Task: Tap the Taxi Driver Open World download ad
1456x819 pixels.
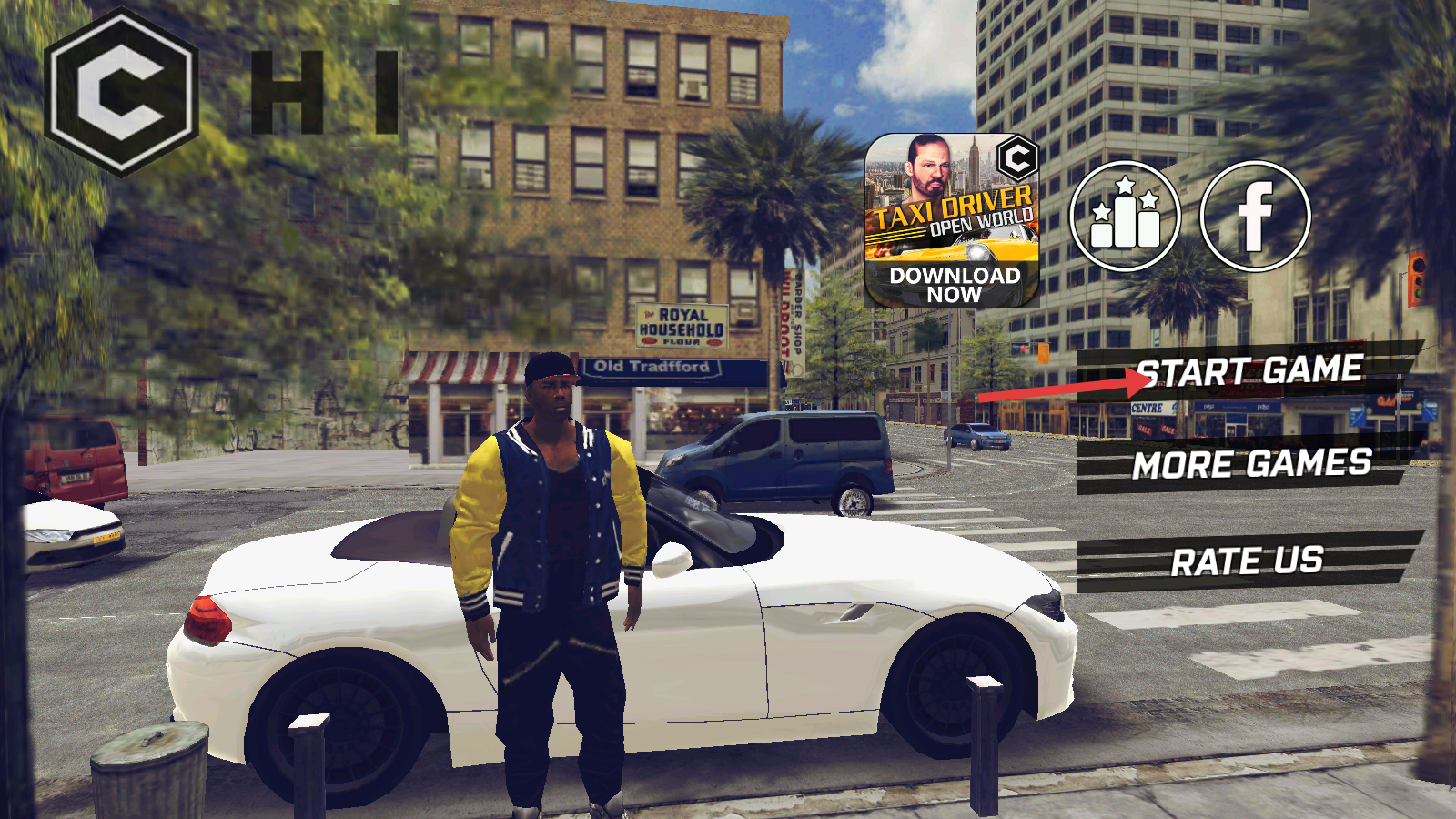Action: [952, 221]
